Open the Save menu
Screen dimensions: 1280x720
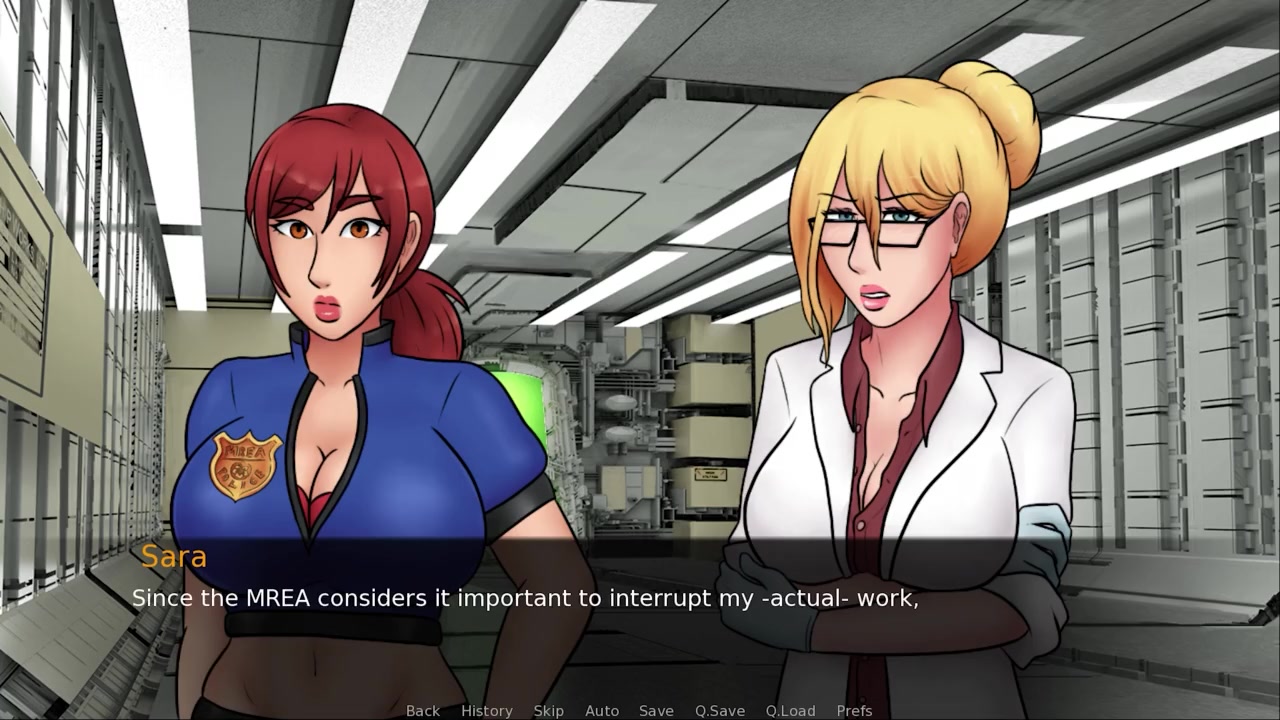pyautogui.click(x=656, y=710)
